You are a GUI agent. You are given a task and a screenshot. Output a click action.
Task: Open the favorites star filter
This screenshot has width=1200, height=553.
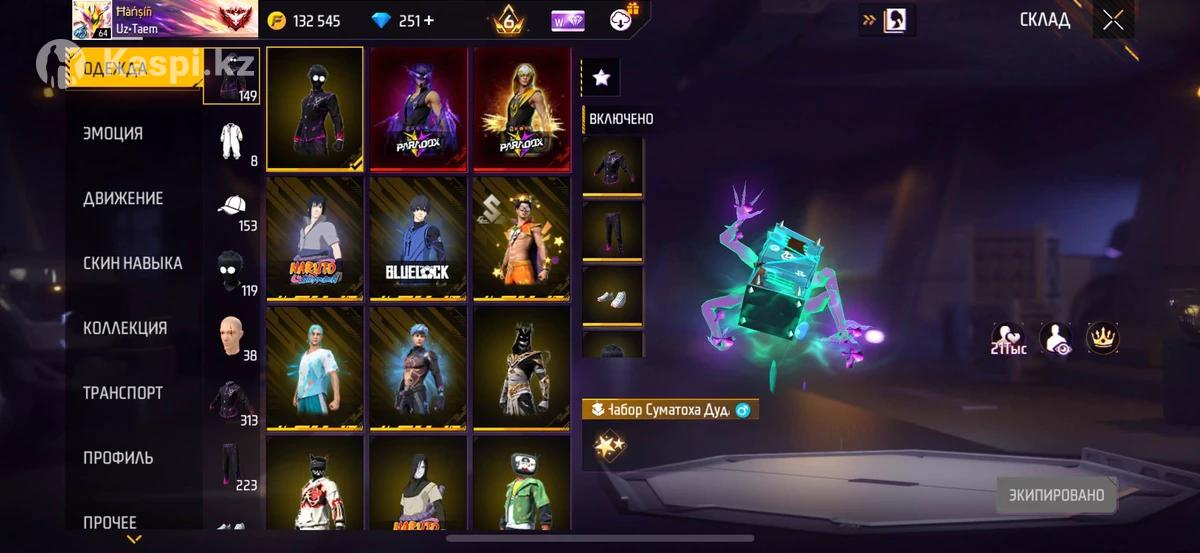[601, 77]
